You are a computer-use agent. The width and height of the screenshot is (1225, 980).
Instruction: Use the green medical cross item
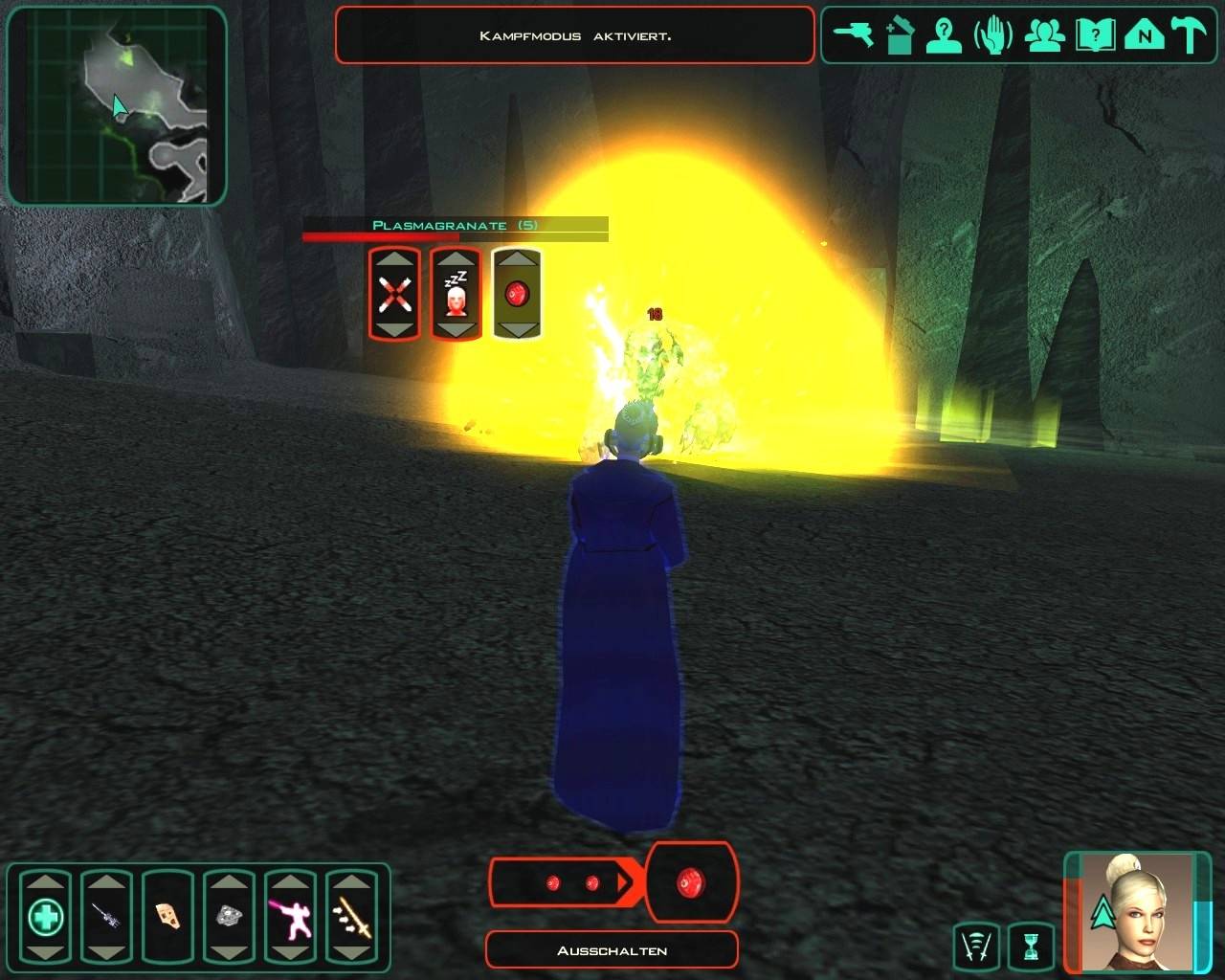click(x=45, y=918)
